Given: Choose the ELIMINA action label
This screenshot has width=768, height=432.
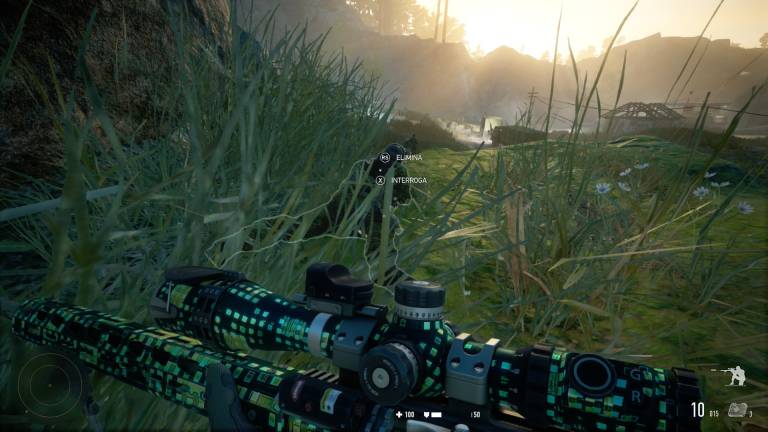Looking at the screenshot, I should coord(409,158).
